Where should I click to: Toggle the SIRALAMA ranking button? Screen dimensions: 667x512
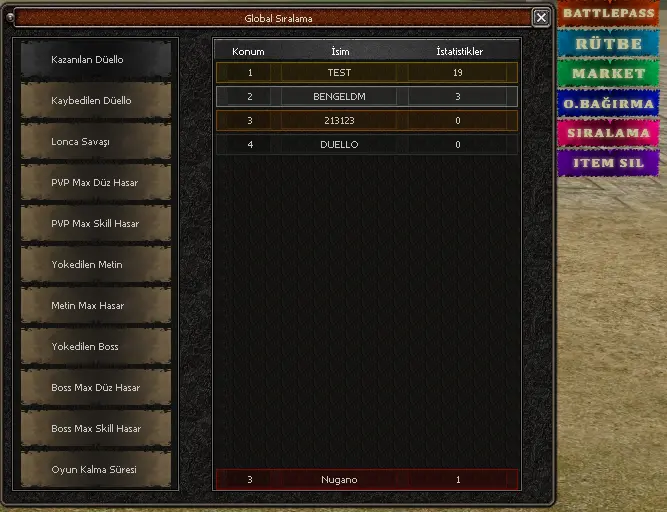click(x=607, y=133)
